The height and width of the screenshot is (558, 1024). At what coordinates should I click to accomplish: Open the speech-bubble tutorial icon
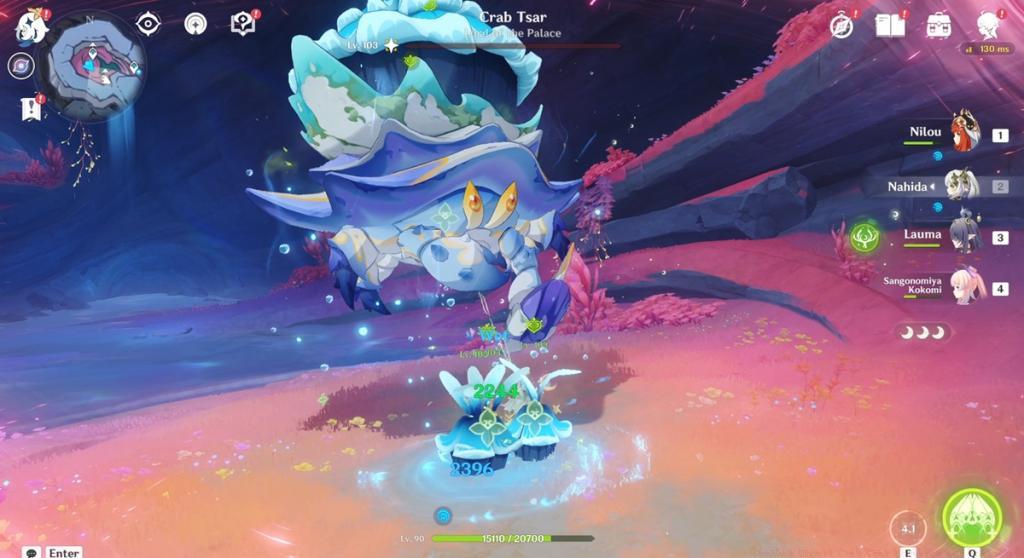(242, 24)
